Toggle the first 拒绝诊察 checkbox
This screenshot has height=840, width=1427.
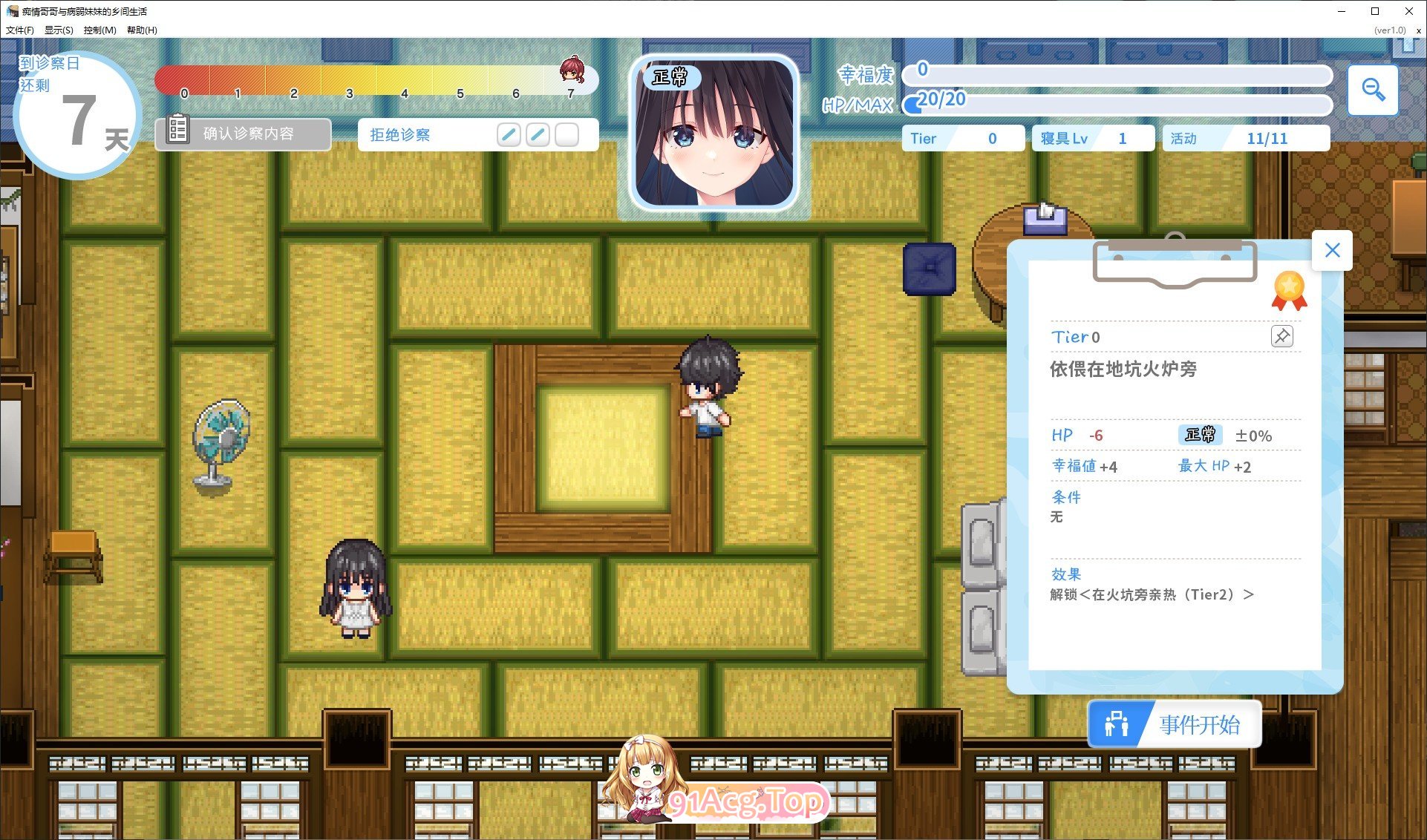509,134
